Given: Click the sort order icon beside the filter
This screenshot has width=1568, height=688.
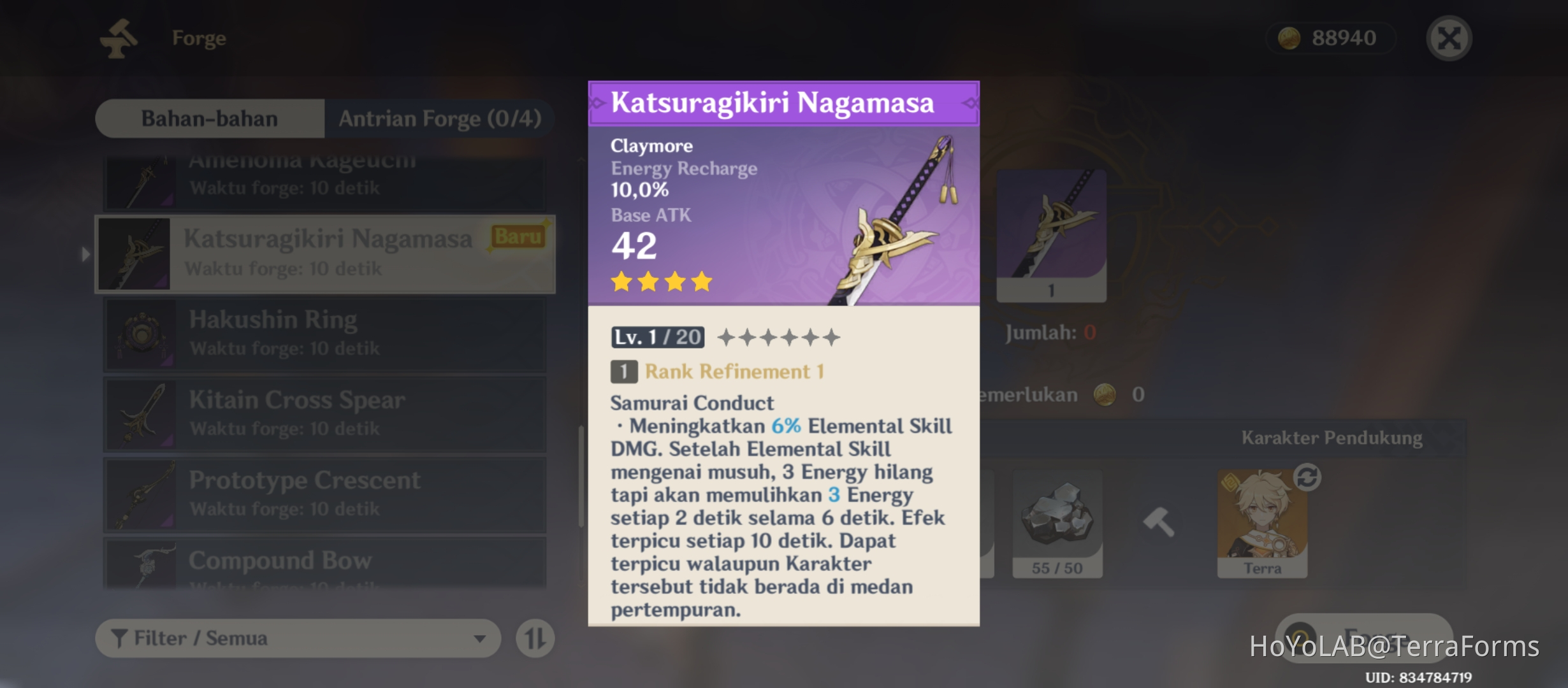Looking at the screenshot, I should click(x=535, y=638).
